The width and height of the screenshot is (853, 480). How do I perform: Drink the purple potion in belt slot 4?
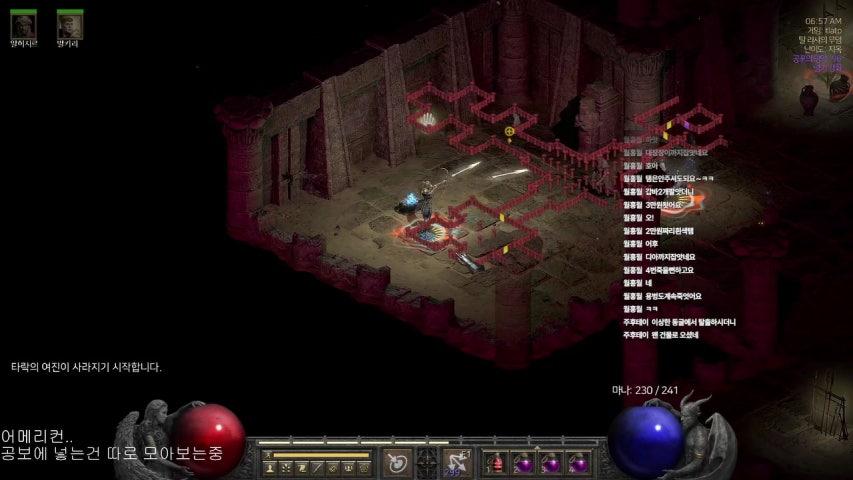(x=577, y=463)
